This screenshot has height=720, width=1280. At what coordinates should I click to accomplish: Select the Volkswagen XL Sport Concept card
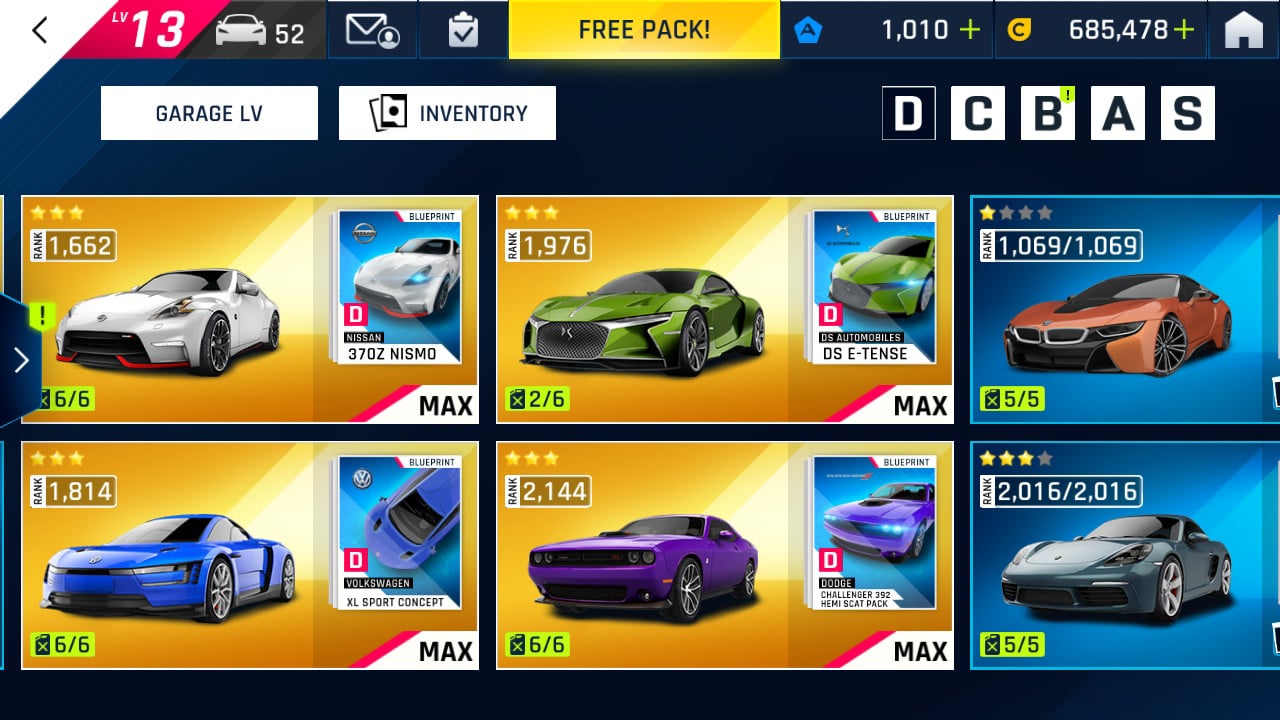250,555
